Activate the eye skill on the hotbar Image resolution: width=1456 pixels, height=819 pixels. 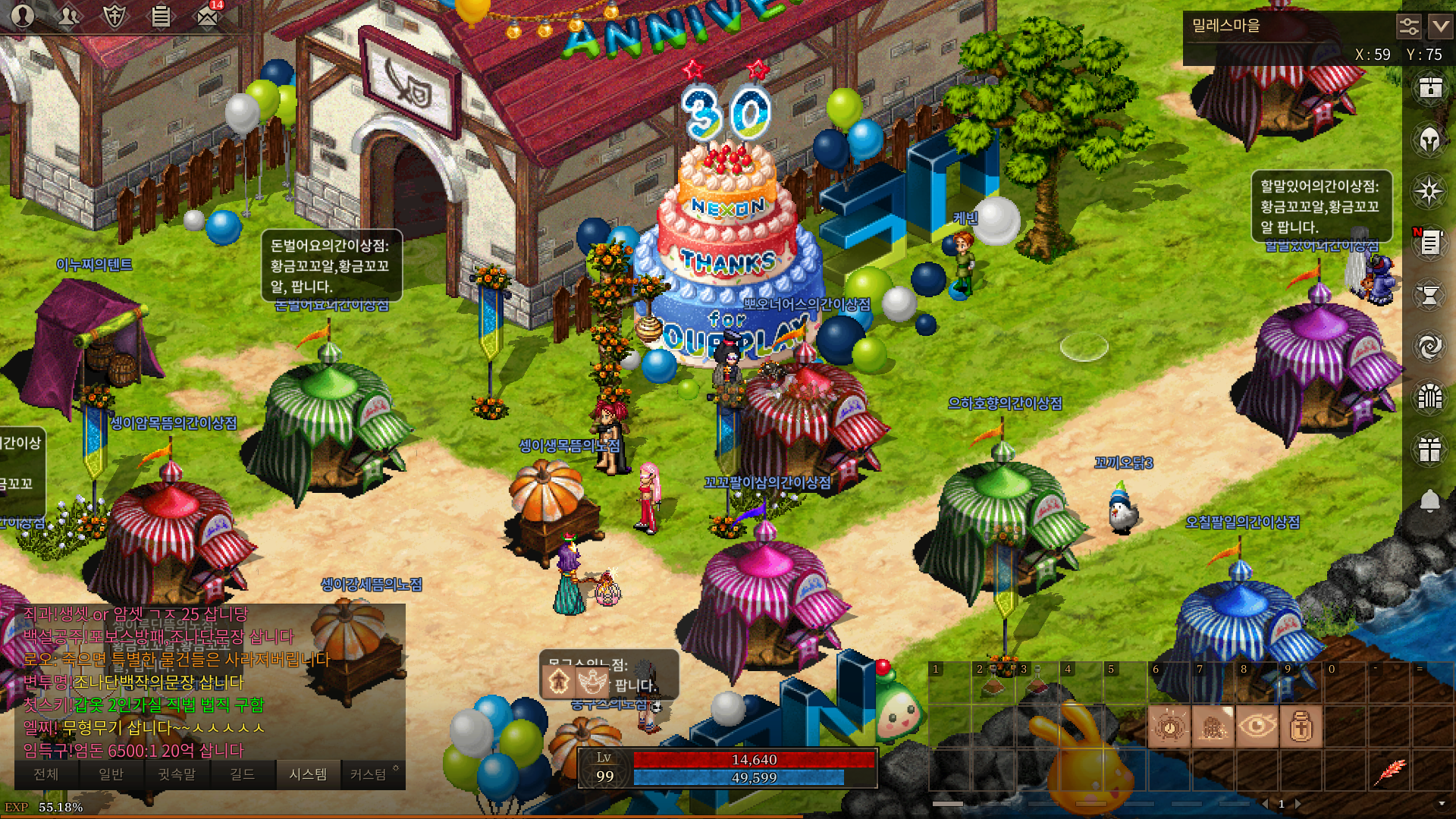[1257, 726]
